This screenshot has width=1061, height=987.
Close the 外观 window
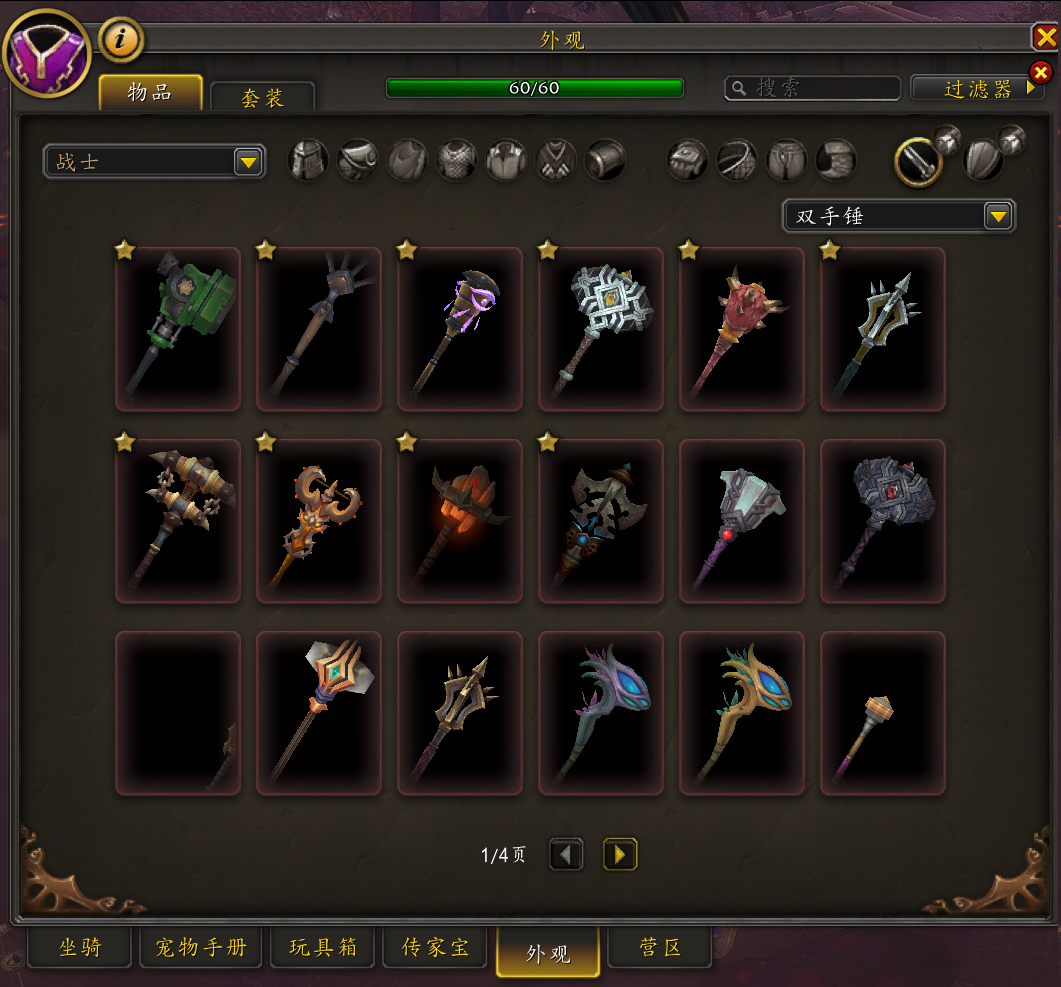pos(1045,38)
